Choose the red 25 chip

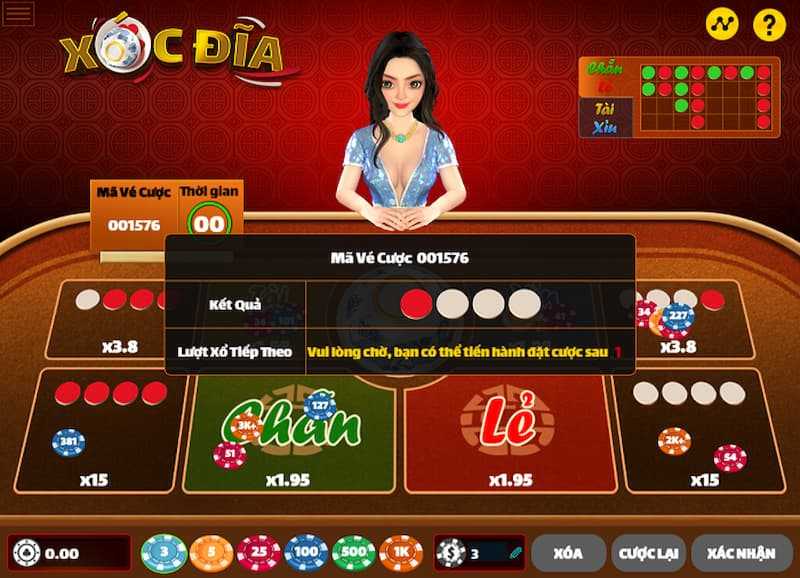point(259,552)
